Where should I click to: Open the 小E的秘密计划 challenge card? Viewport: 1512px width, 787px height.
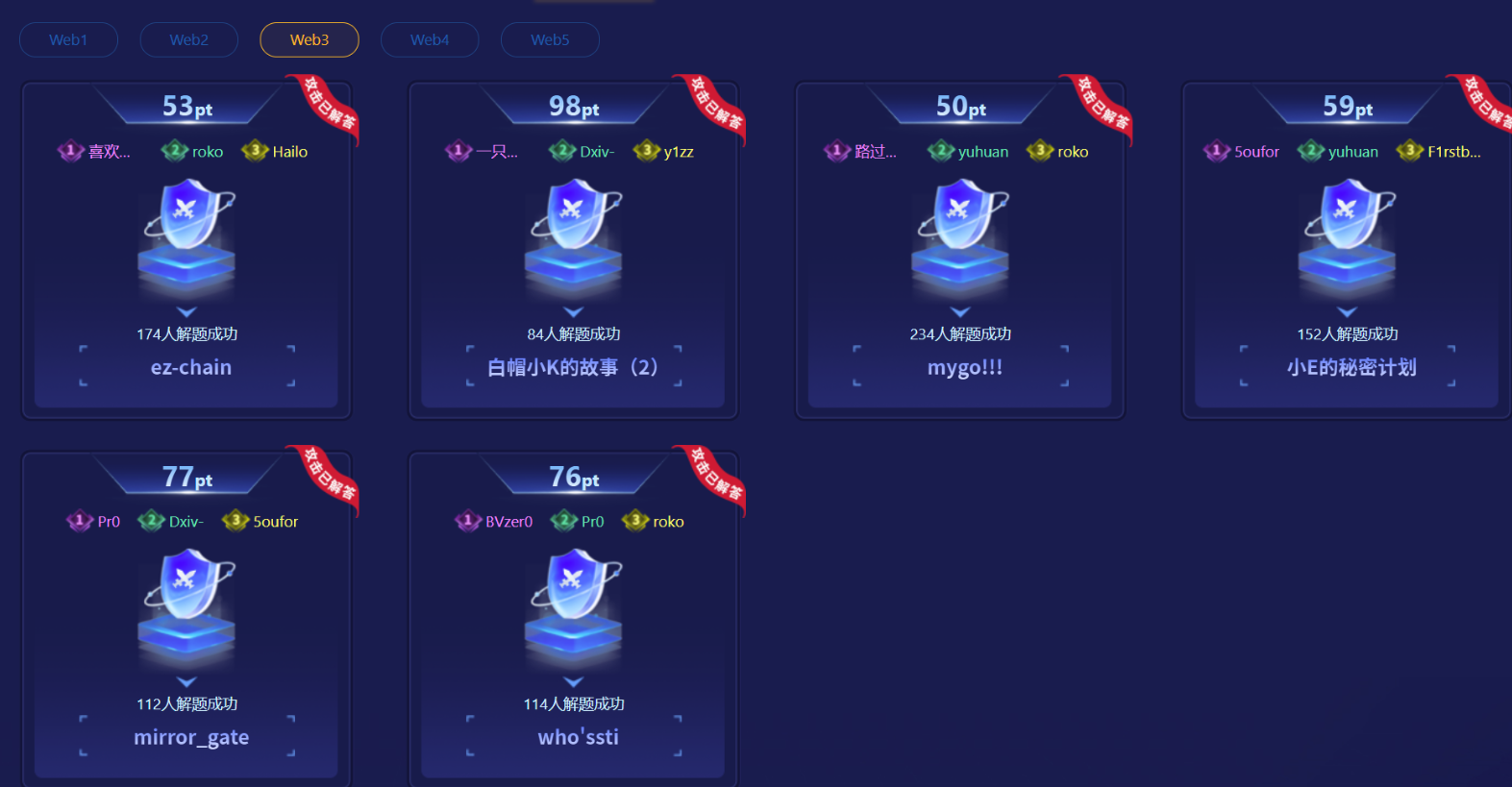tap(1351, 367)
